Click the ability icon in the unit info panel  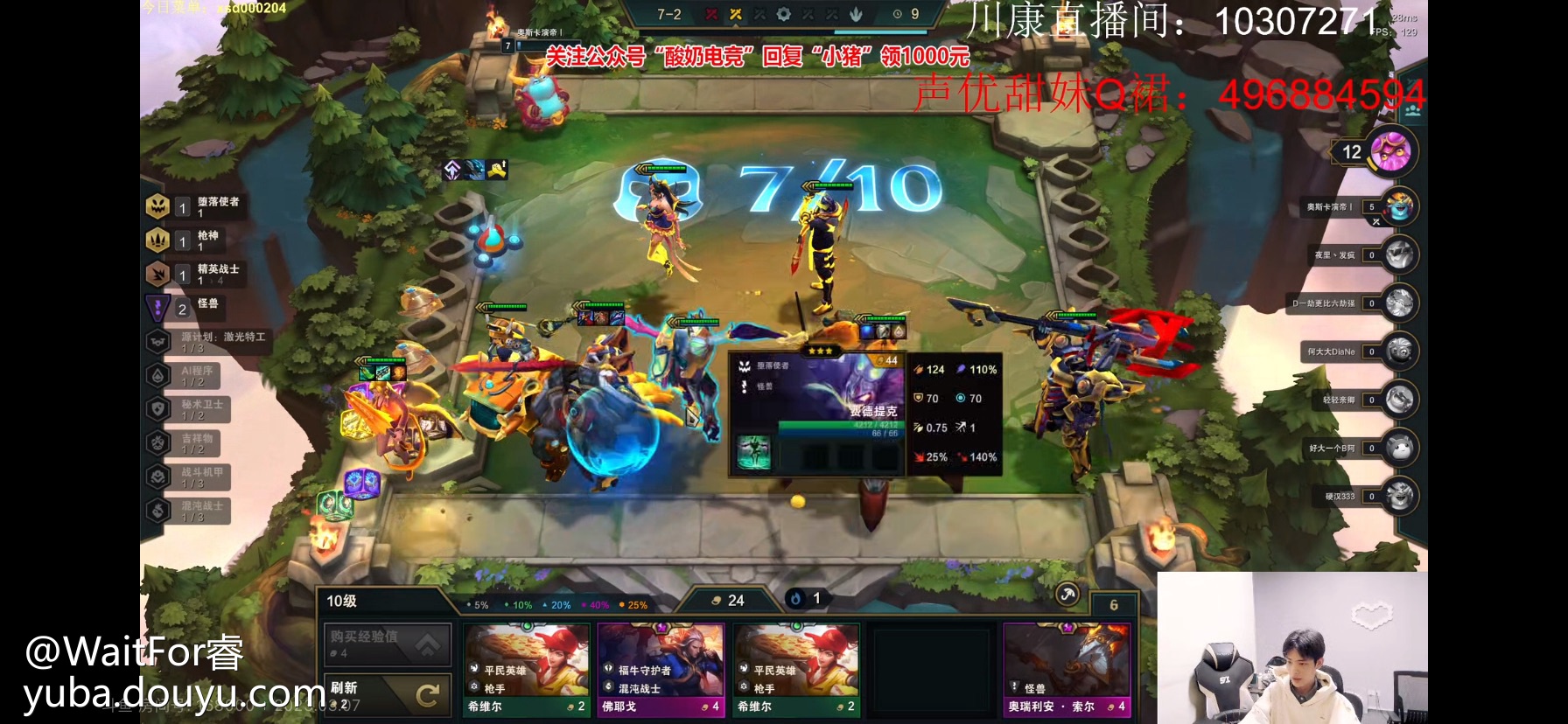click(753, 452)
